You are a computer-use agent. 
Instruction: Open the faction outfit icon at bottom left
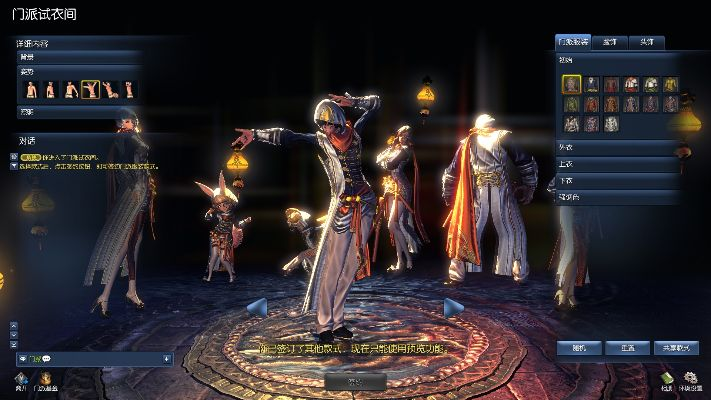(x=46, y=378)
